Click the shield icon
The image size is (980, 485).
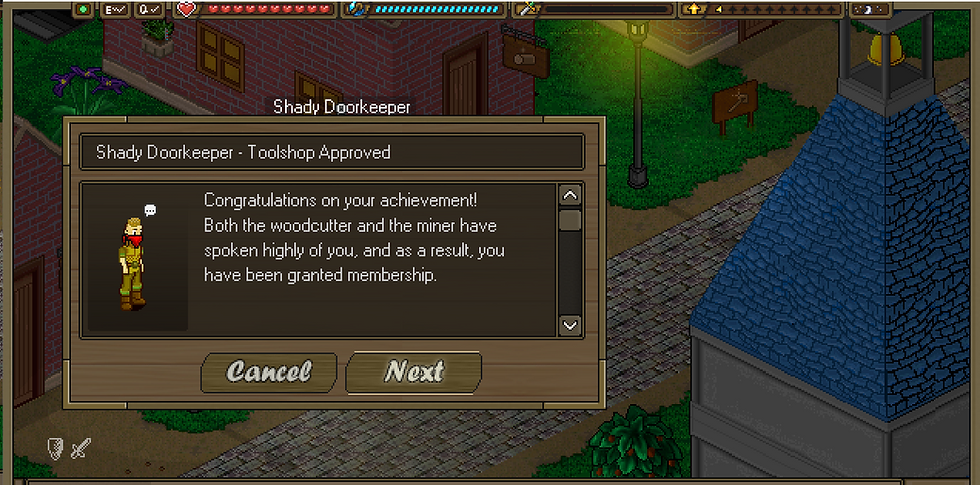click(56, 449)
